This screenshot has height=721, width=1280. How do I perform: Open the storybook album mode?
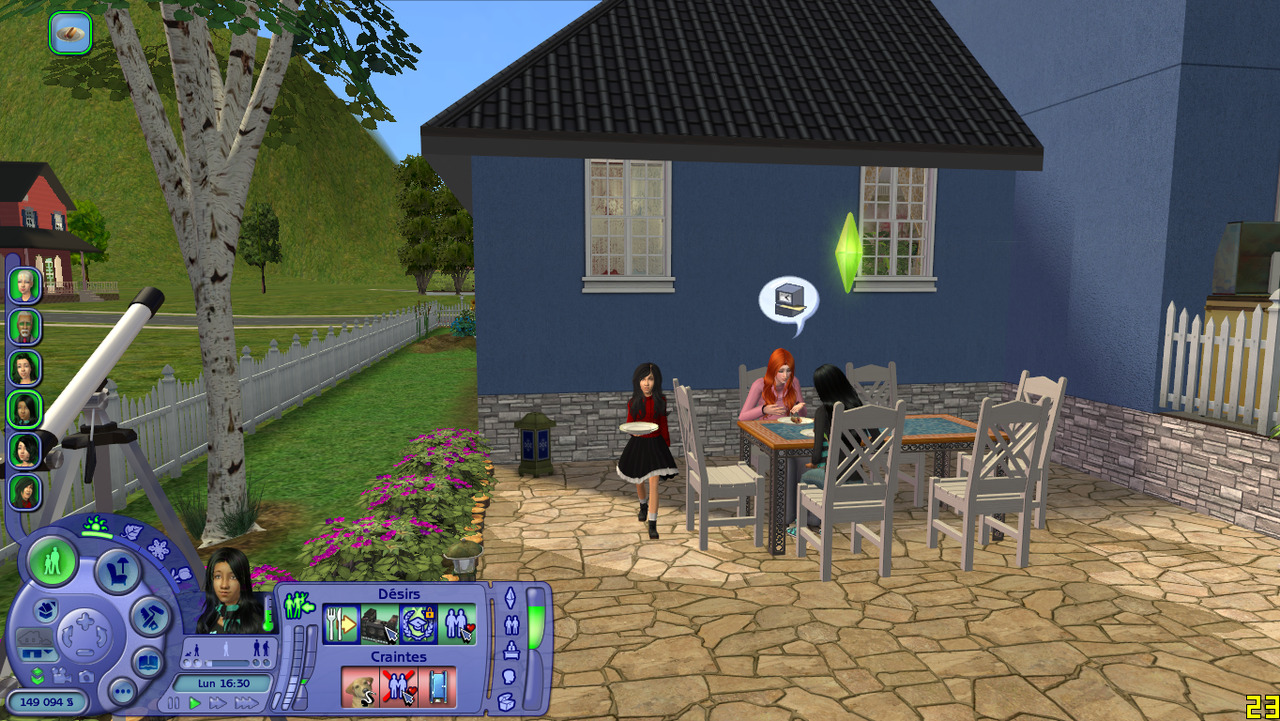point(148,661)
